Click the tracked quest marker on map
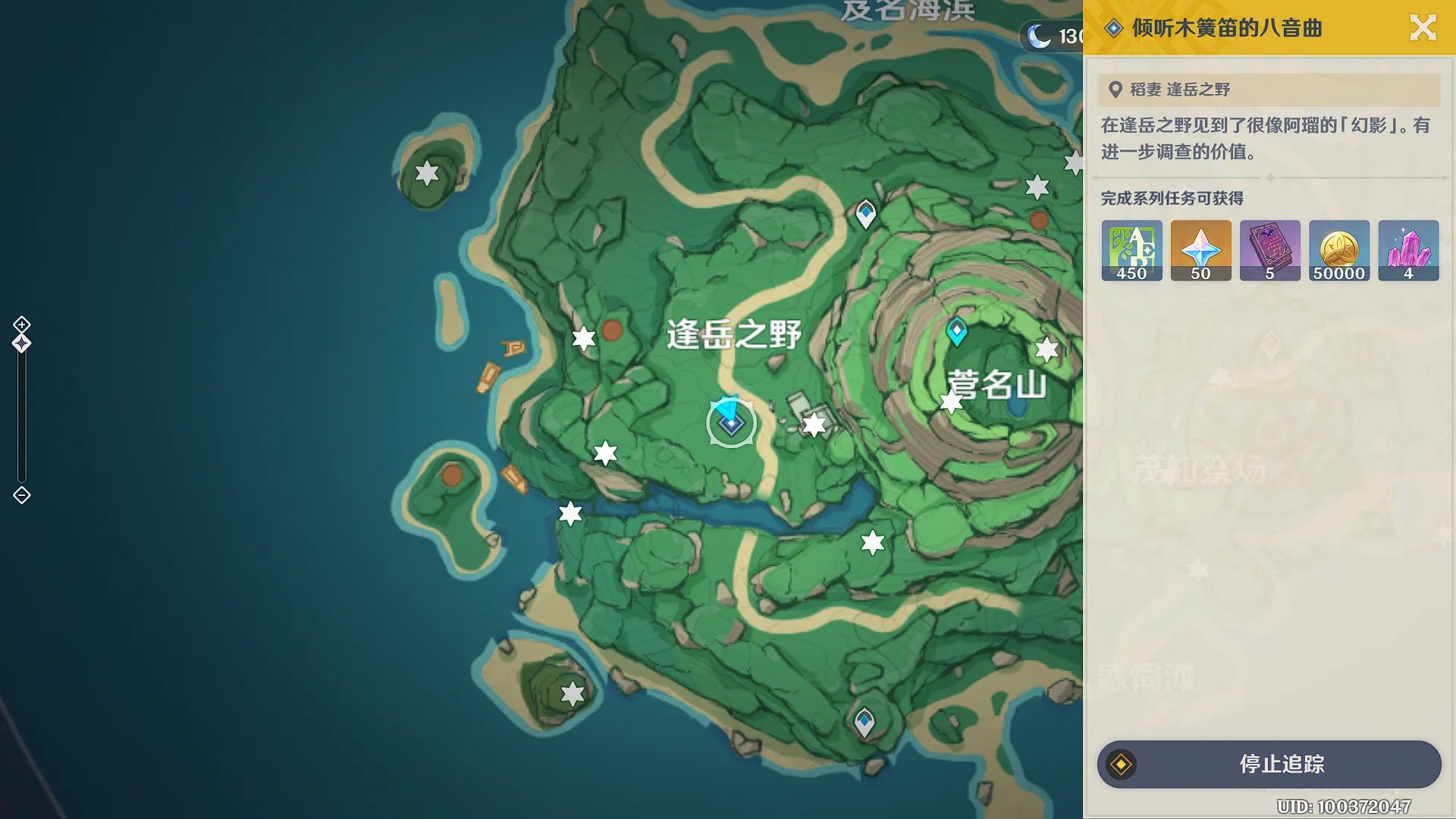This screenshot has height=819, width=1456. (x=731, y=423)
